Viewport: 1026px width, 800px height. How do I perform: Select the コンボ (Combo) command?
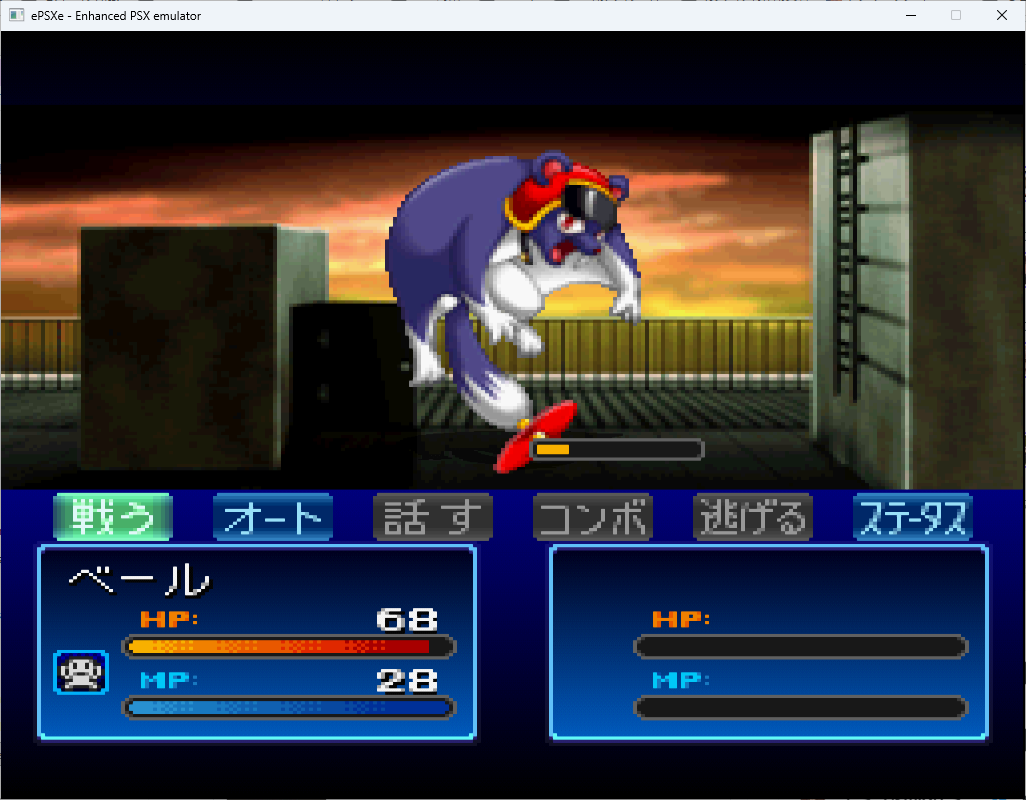pyautogui.click(x=592, y=518)
